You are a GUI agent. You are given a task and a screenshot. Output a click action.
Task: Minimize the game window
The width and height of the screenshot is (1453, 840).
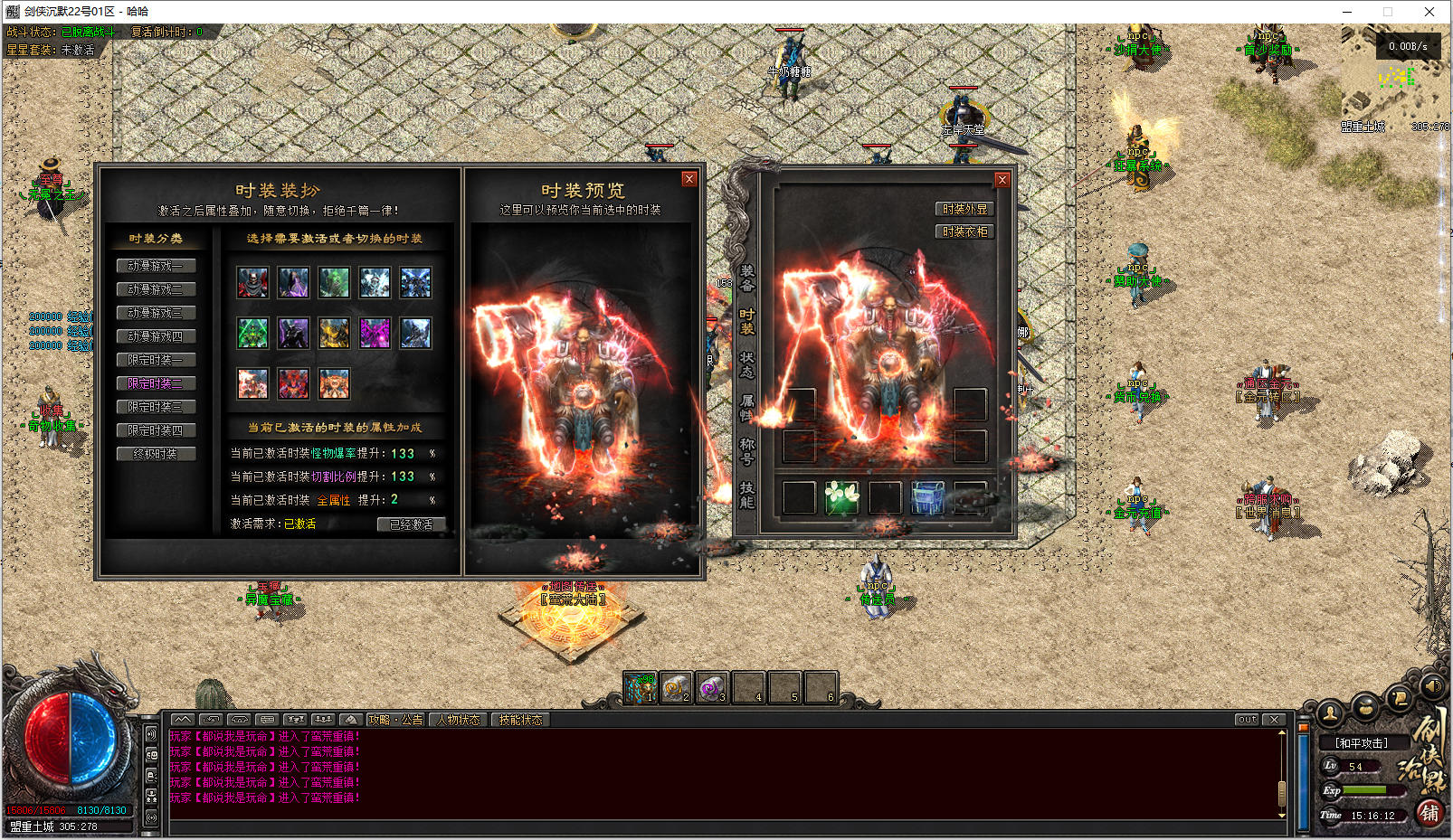click(x=1347, y=12)
